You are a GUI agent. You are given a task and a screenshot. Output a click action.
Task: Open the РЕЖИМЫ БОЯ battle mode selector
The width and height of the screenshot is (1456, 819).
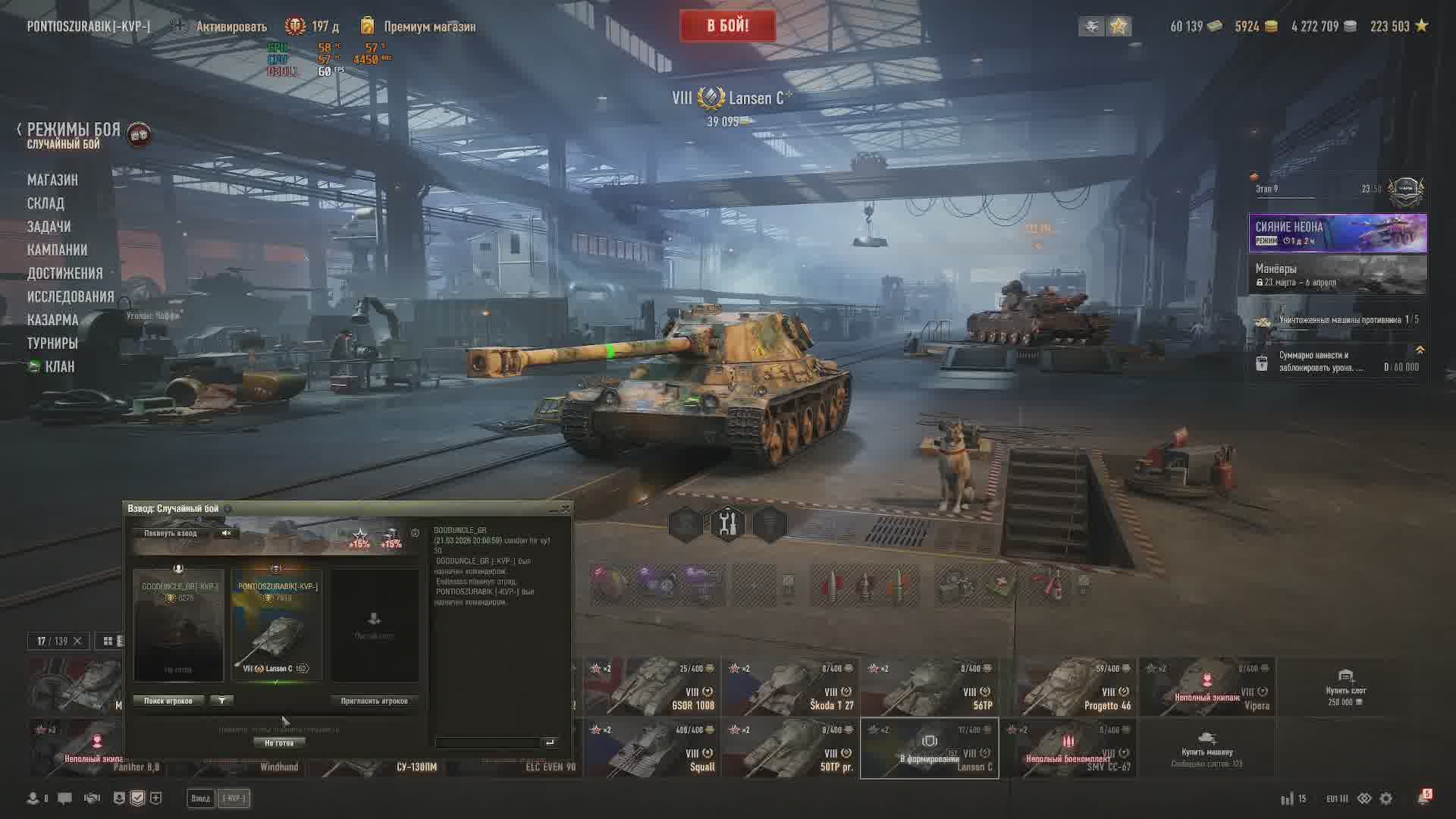point(74,130)
